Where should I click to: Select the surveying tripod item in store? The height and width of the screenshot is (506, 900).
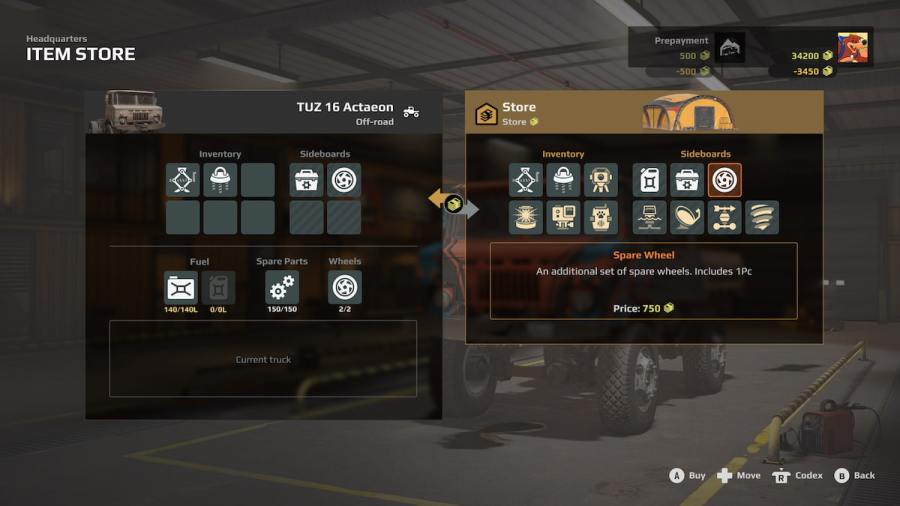pyautogui.click(x=601, y=180)
